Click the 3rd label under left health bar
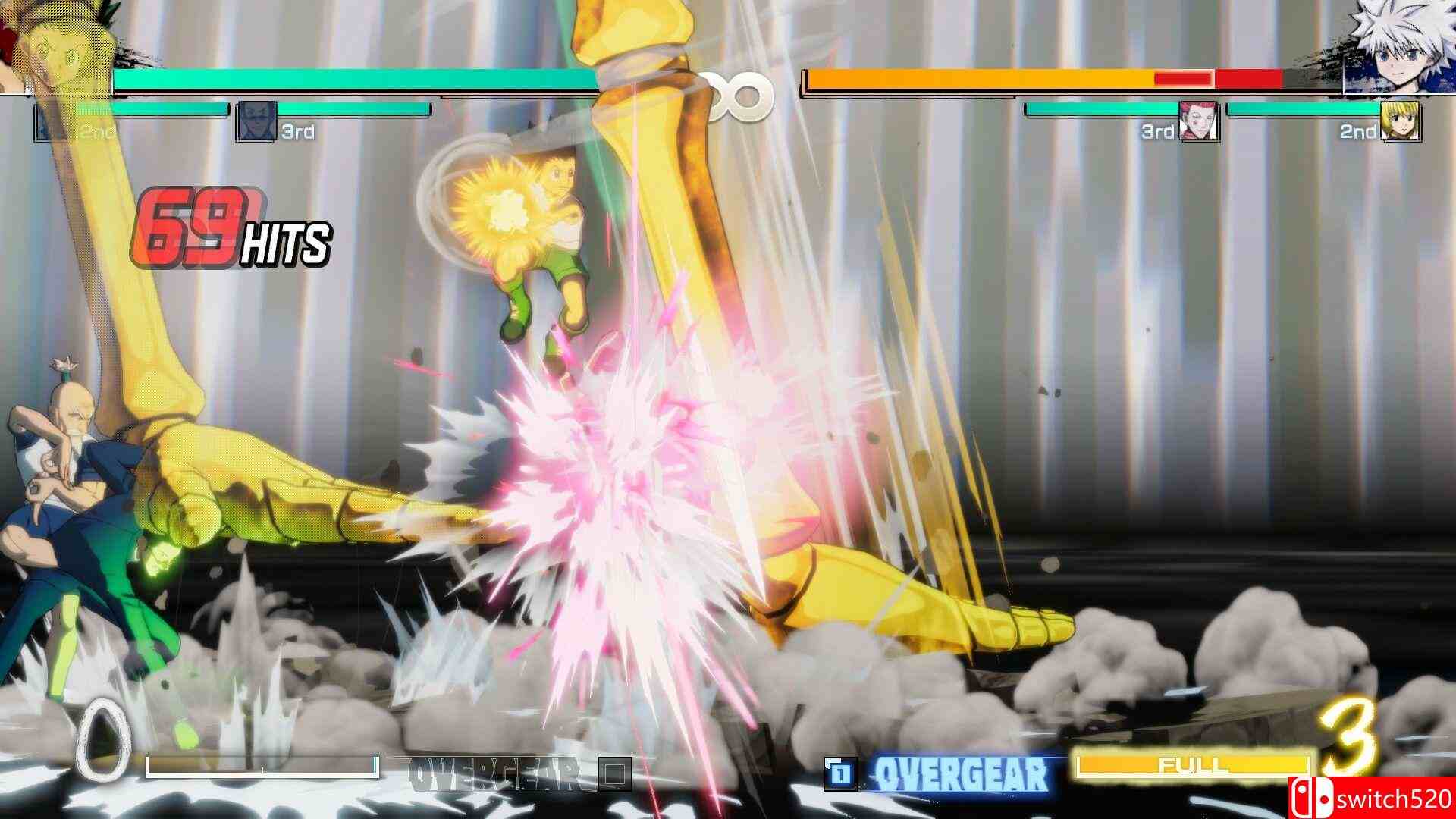Viewport: 1456px width, 819px height. 295,129
